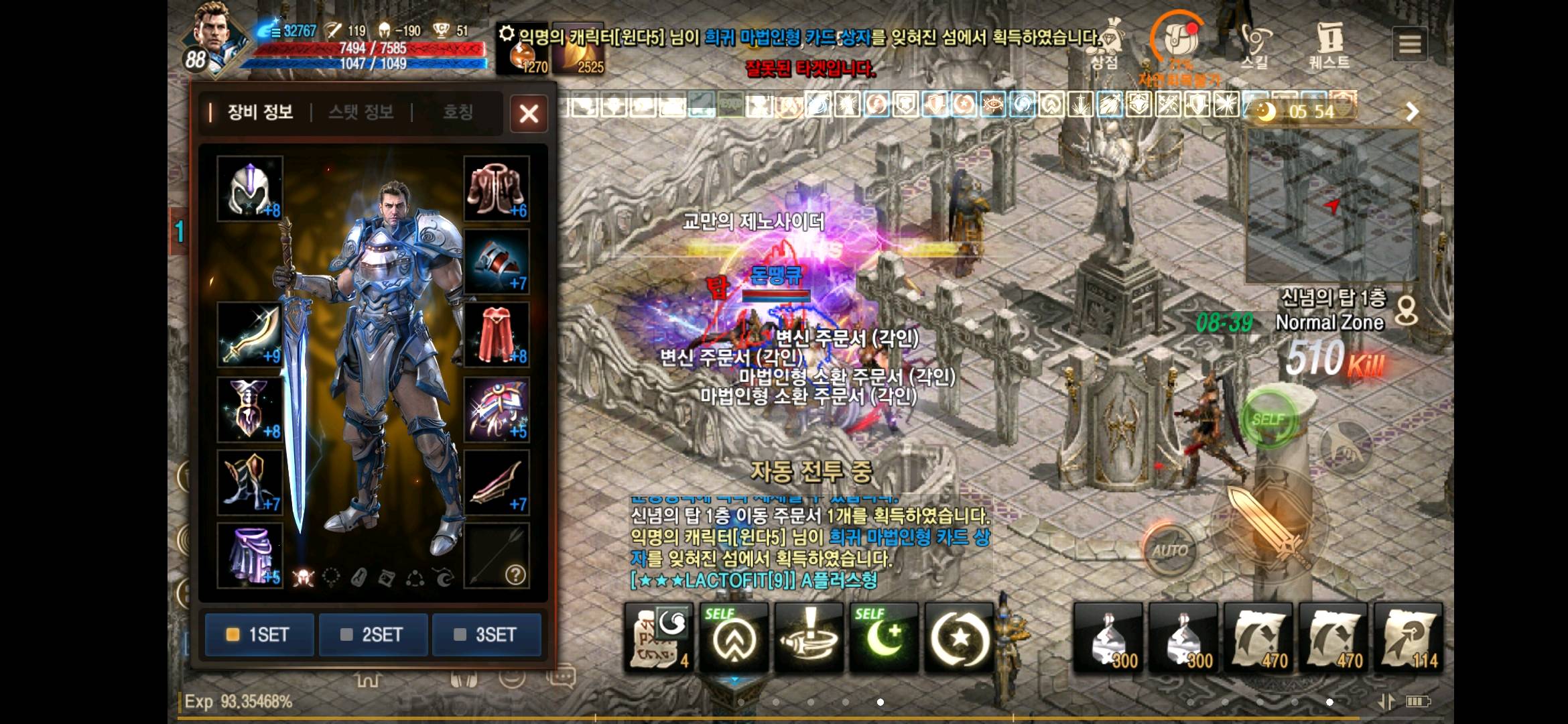Open the 스킬 skill menu

click(1254, 45)
